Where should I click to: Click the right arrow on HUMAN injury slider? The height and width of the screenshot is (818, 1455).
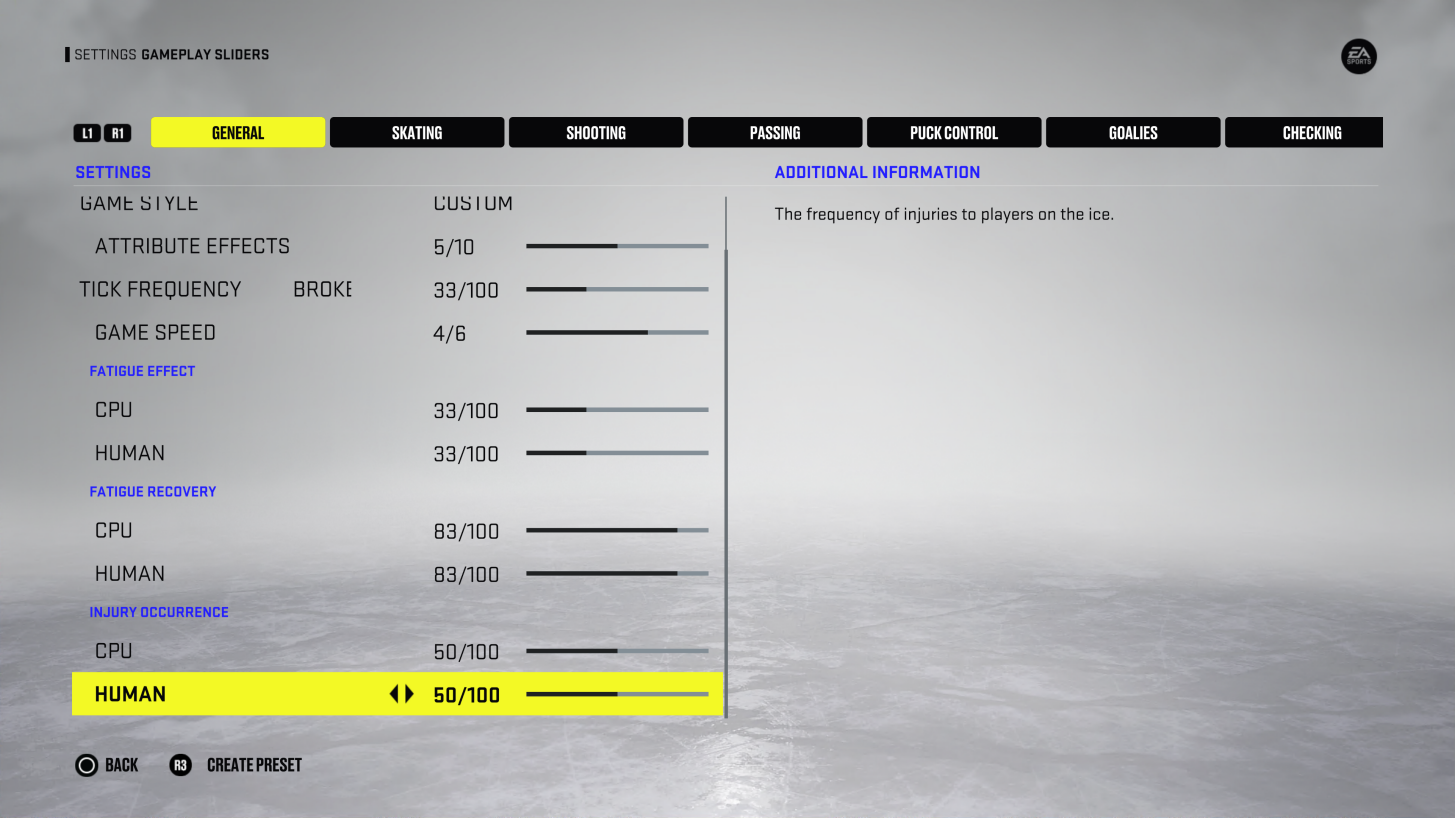408,694
